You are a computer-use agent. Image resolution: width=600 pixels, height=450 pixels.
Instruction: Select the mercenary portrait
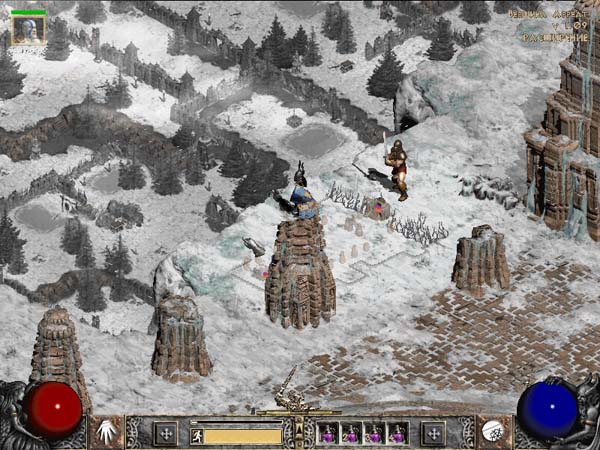[x=28, y=30]
